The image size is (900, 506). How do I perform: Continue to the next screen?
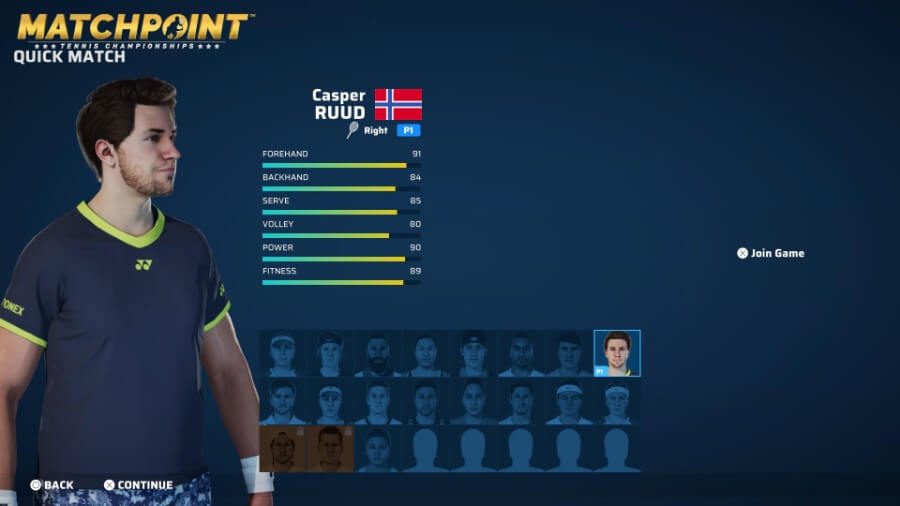(138, 485)
